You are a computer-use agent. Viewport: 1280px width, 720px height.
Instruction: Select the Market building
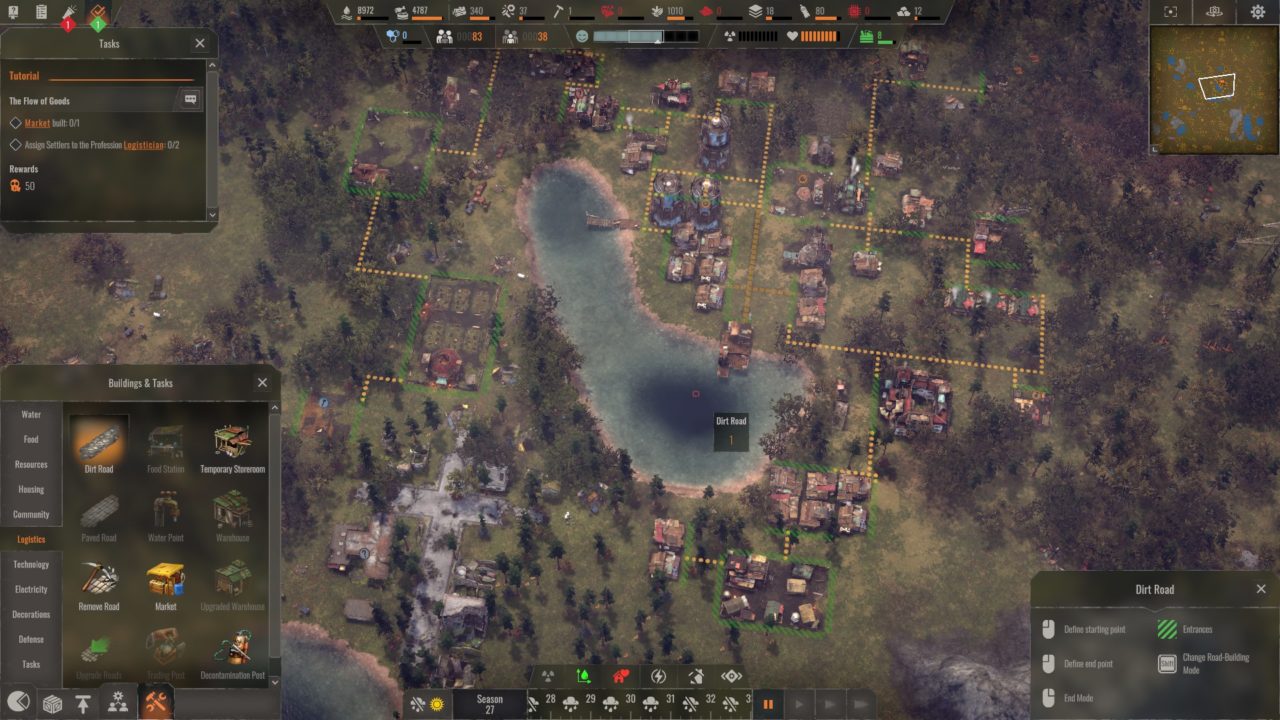(166, 584)
